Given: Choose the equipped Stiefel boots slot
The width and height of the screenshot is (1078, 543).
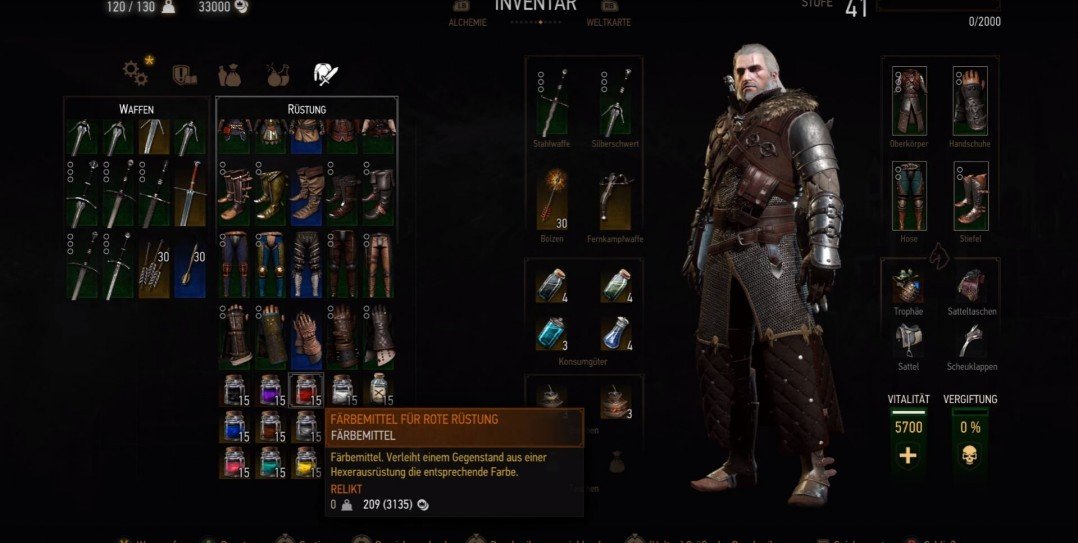Looking at the screenshot, I should click(x=970, y=196).
